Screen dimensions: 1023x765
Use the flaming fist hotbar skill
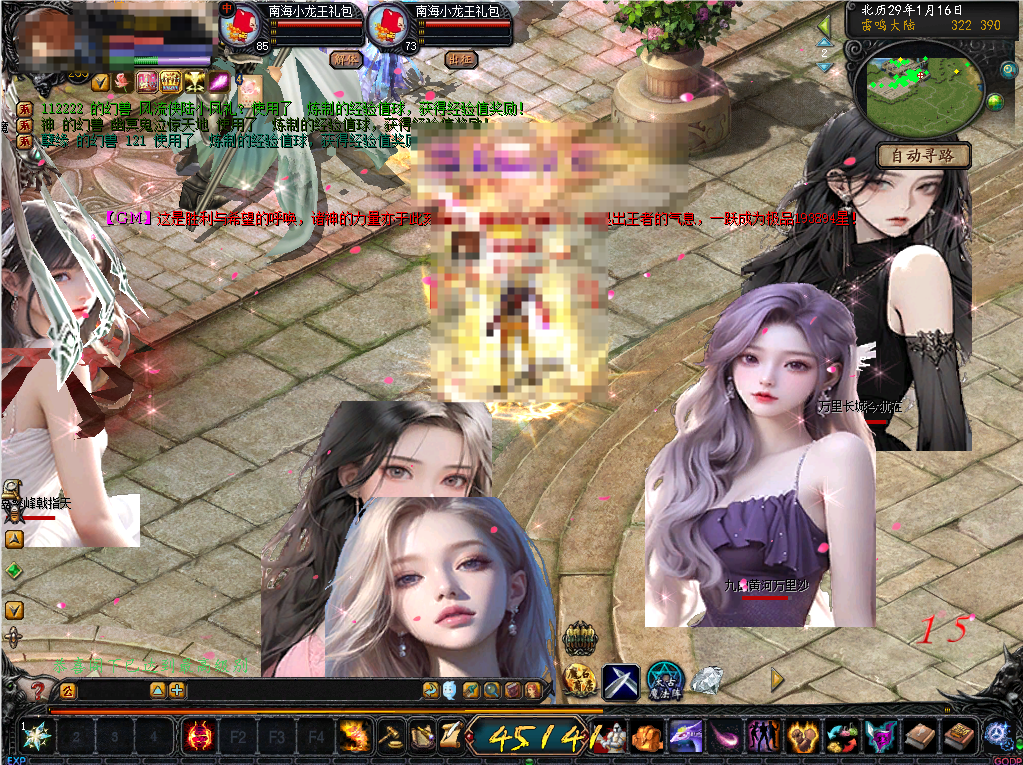pos(352,738)
